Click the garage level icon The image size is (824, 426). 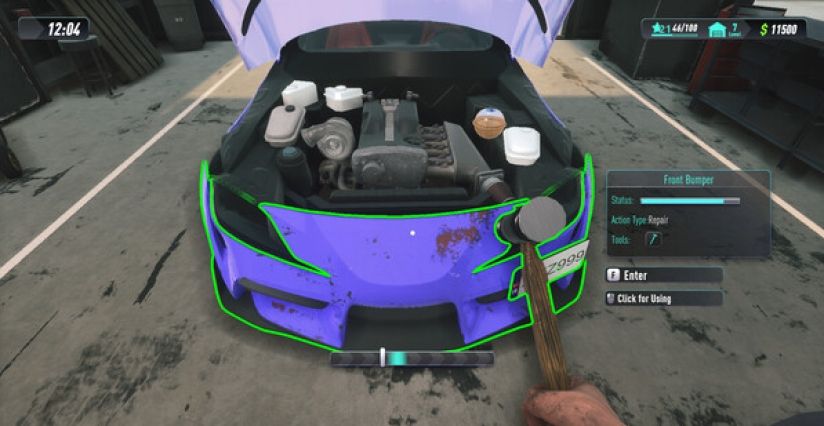click(717, 30)
